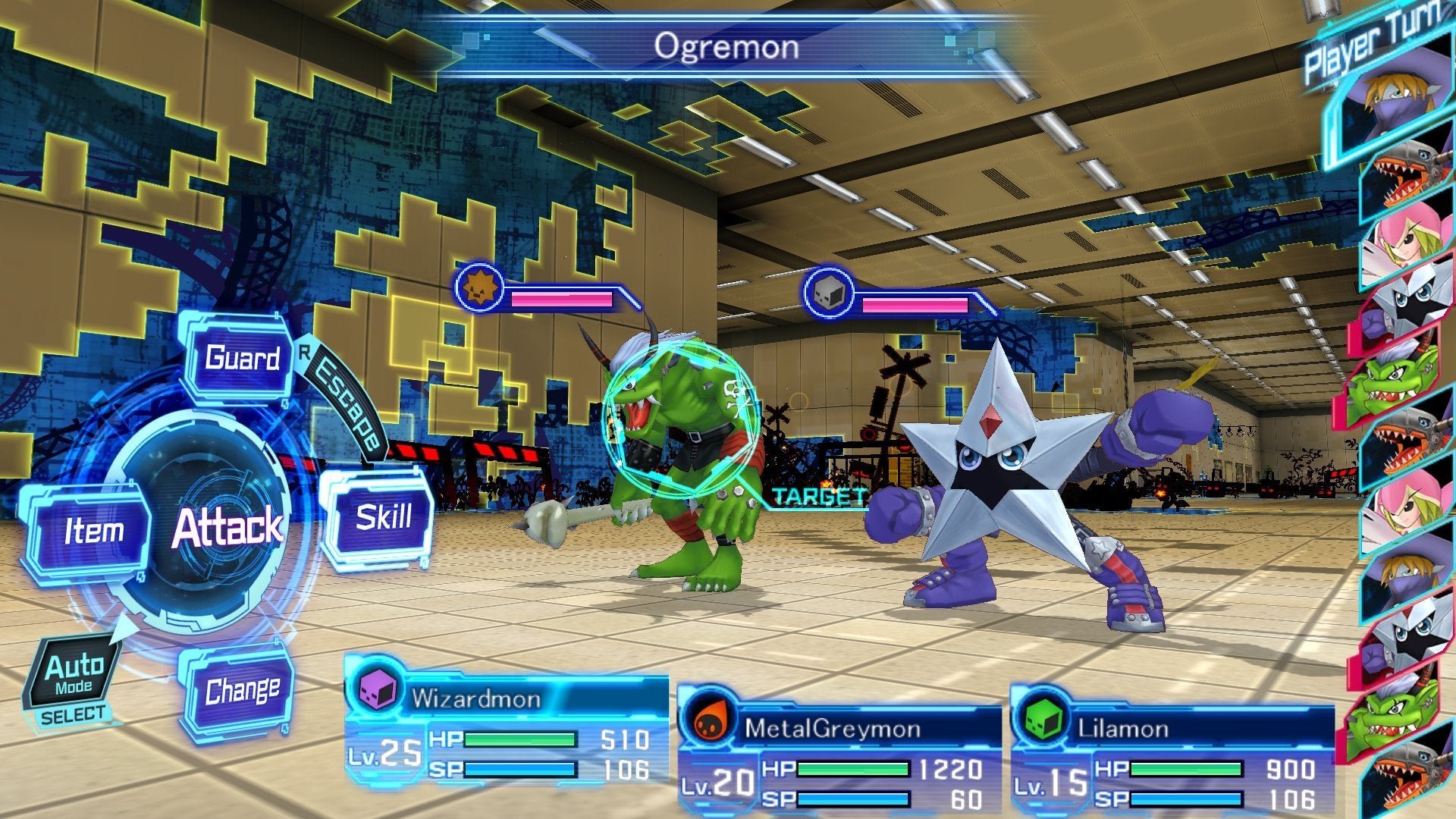
Task: Click the Ogremon name banner
Action: click(727, 47)
